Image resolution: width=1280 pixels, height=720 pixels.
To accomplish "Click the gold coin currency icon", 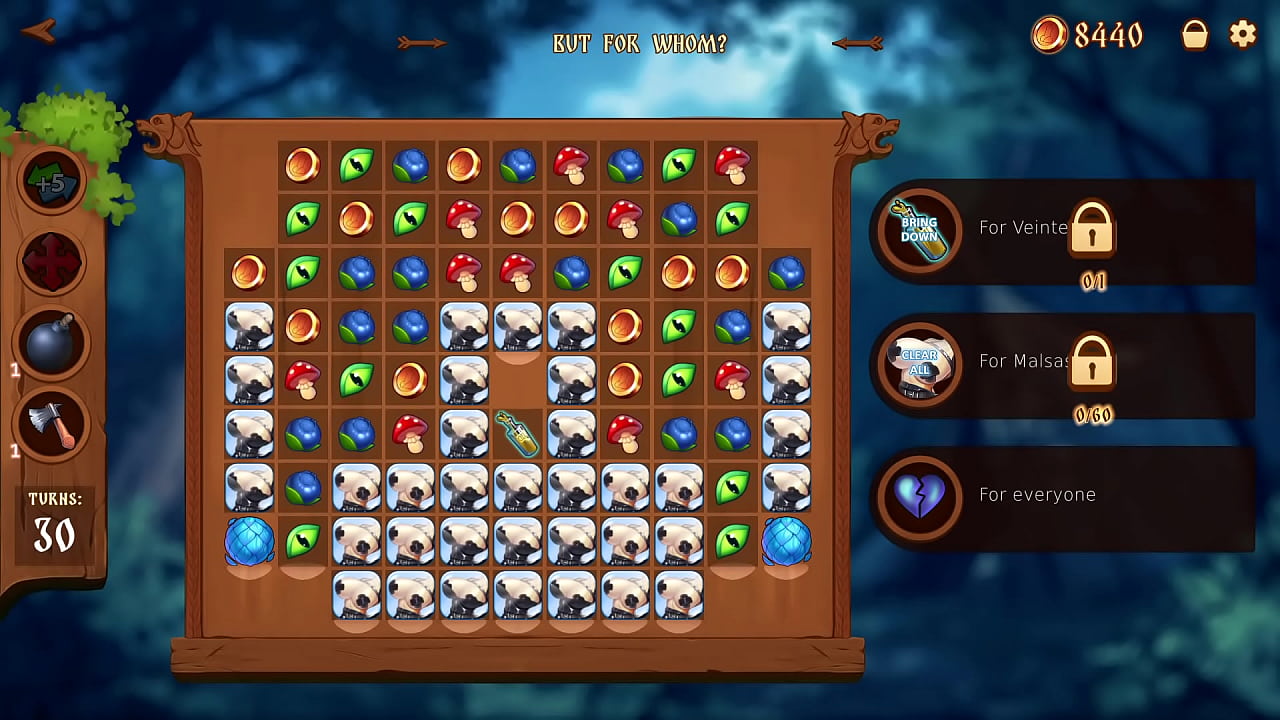I will click(1049, 35).
